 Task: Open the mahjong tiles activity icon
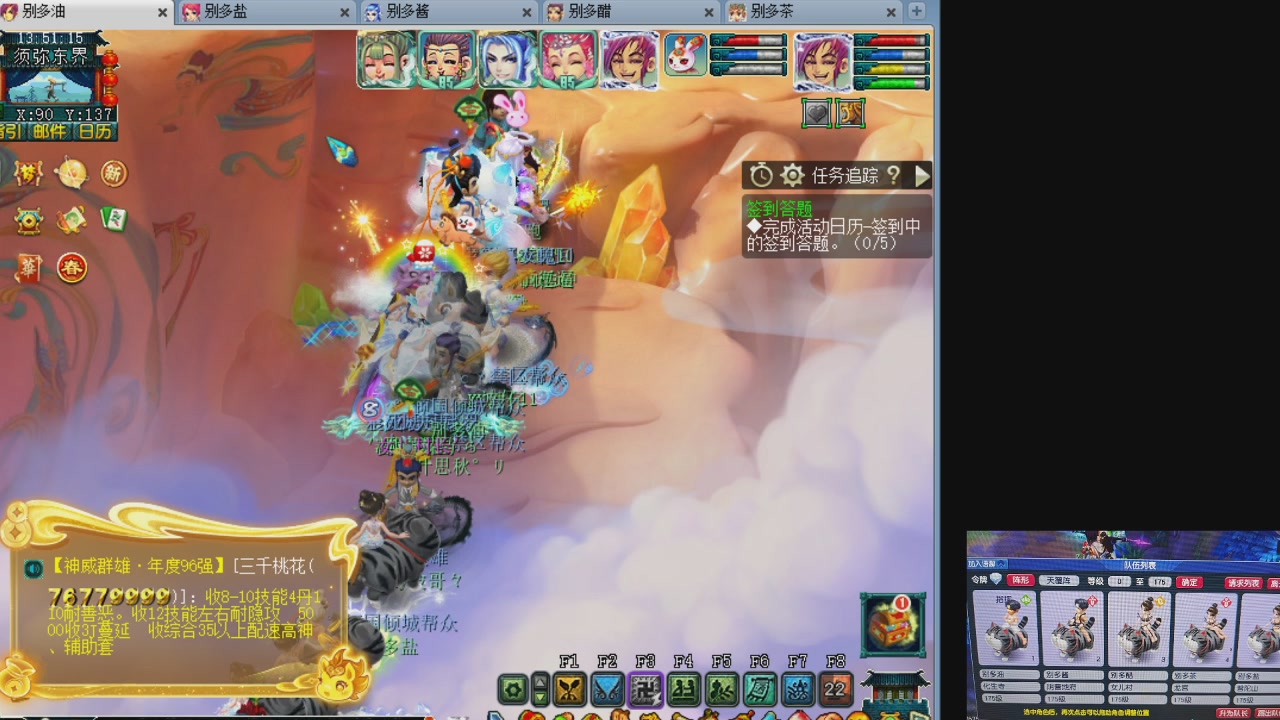[115, 219]
